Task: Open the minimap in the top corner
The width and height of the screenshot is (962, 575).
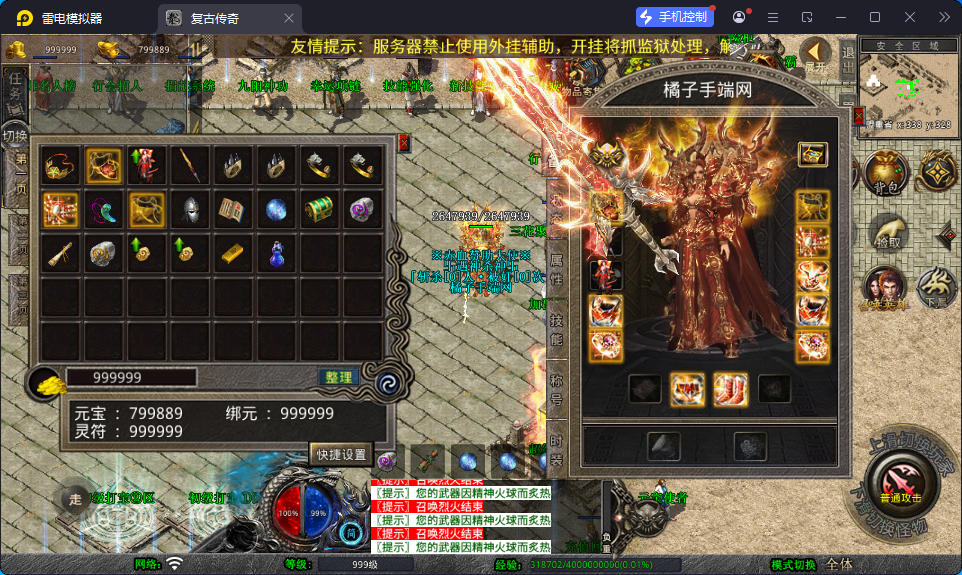Action: tap(907, 87)
